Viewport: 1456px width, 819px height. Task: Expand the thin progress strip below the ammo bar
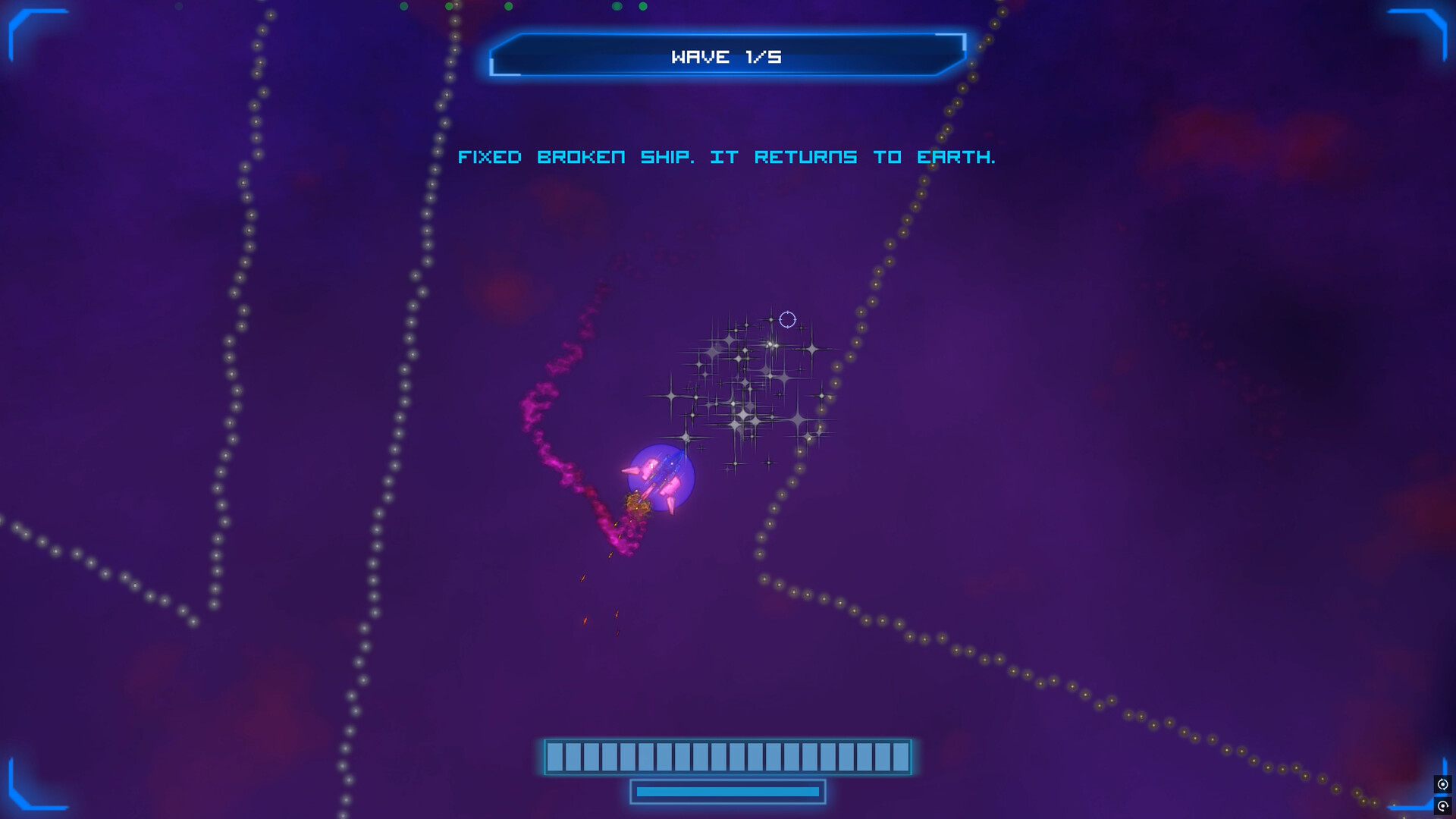728,790
